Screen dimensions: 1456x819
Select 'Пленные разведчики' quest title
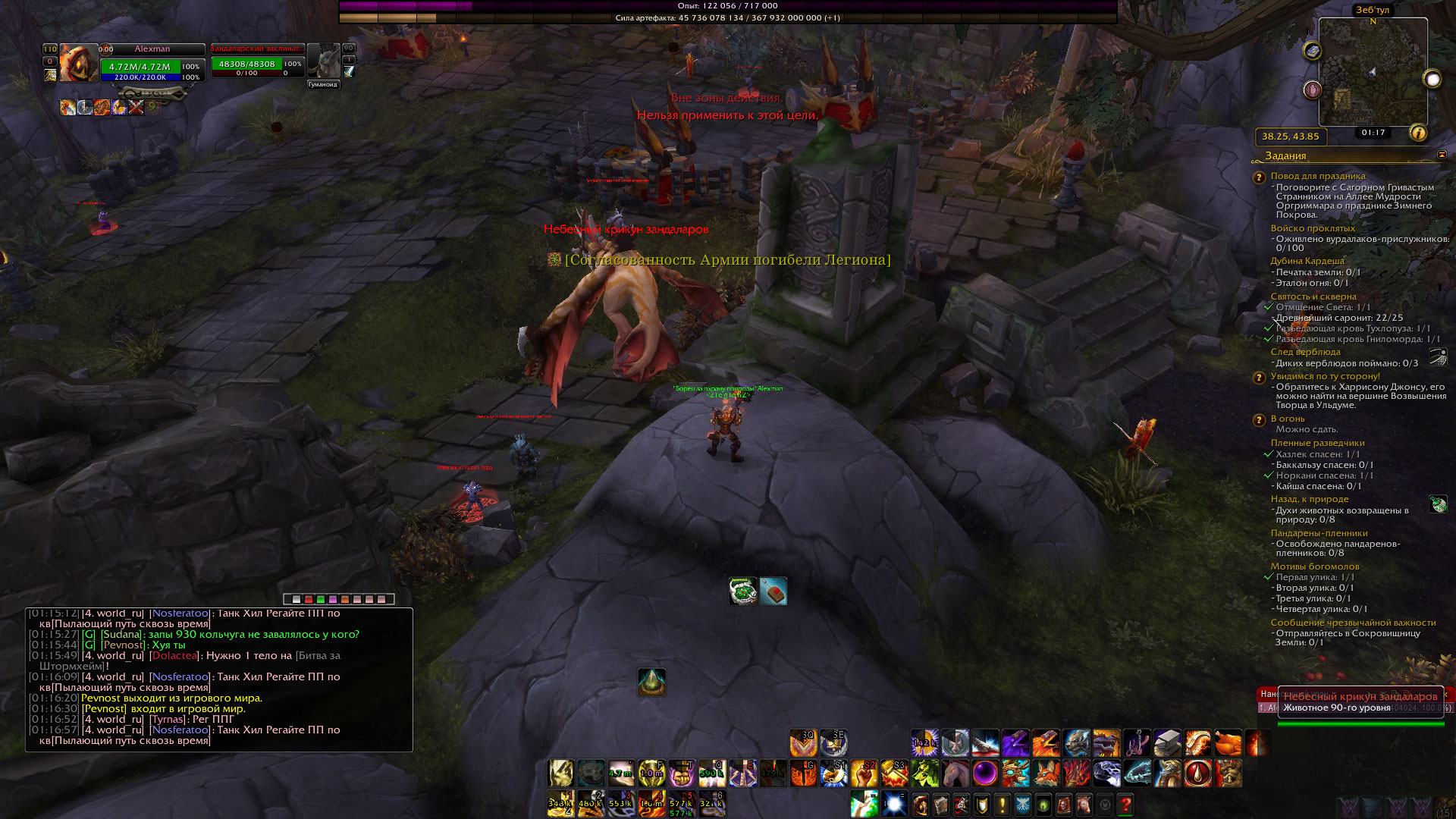[1317, 443]
